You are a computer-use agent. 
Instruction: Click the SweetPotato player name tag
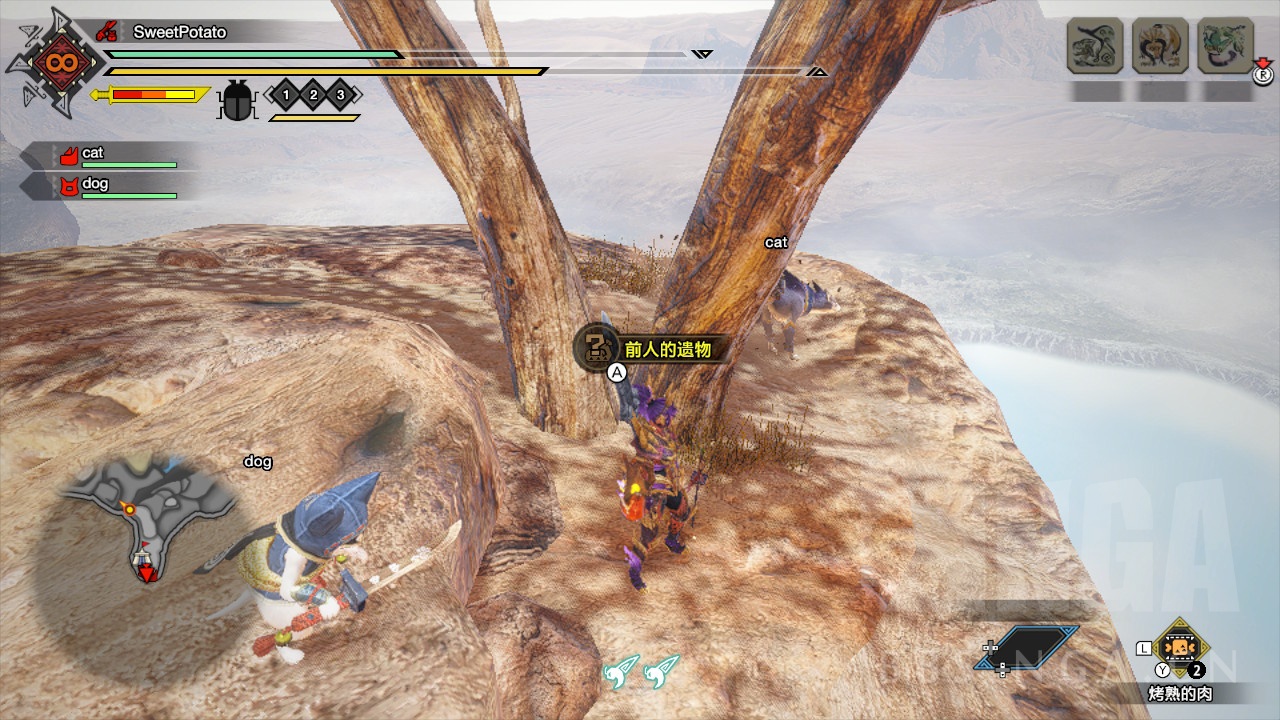click(178, 32)
